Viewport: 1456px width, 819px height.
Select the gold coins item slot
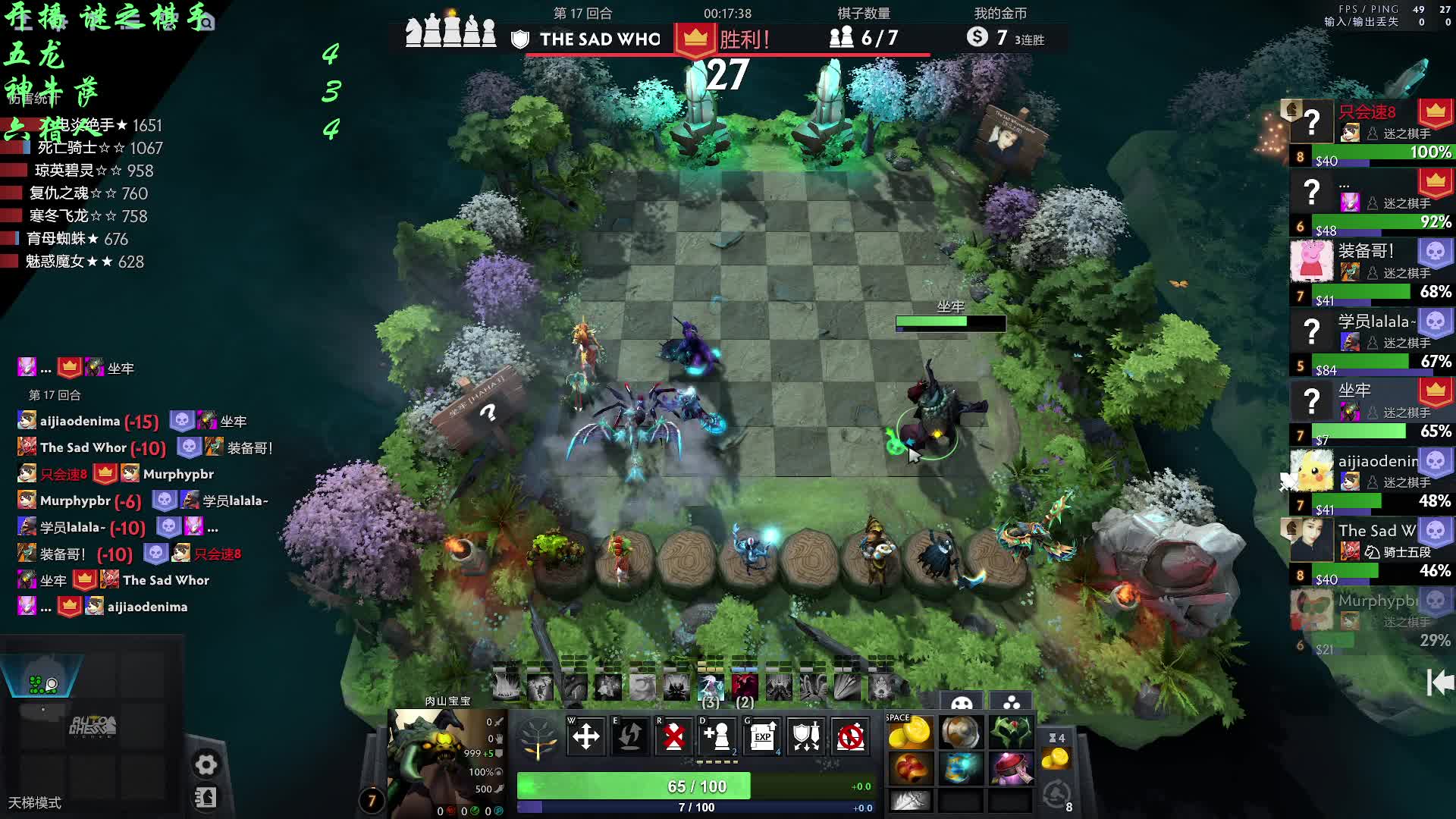[x=909, y=733]
